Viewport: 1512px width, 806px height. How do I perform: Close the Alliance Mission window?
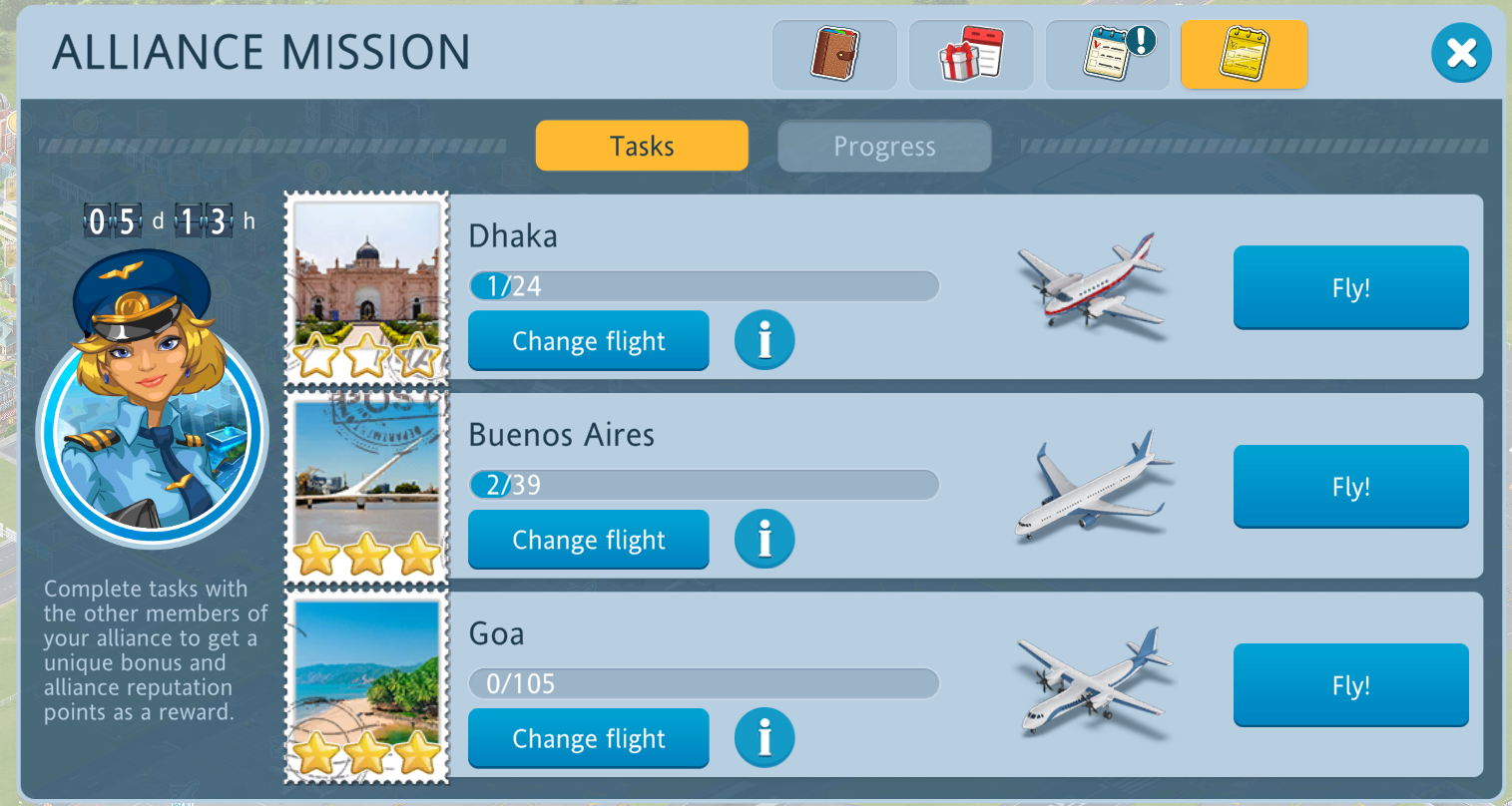(x=1461, y=53)
